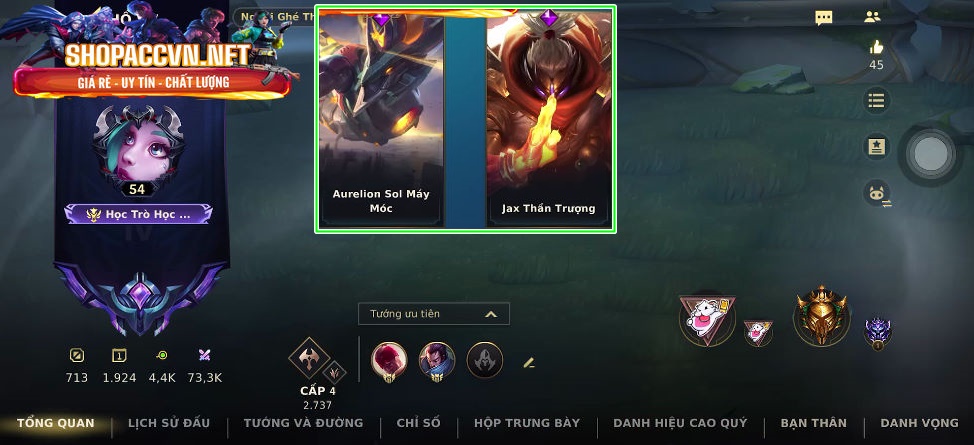Screen dimensions: 974x445
Task: Select the Aurelion Sol Máy Móc skin card
Action: click(x=381, y=120)
